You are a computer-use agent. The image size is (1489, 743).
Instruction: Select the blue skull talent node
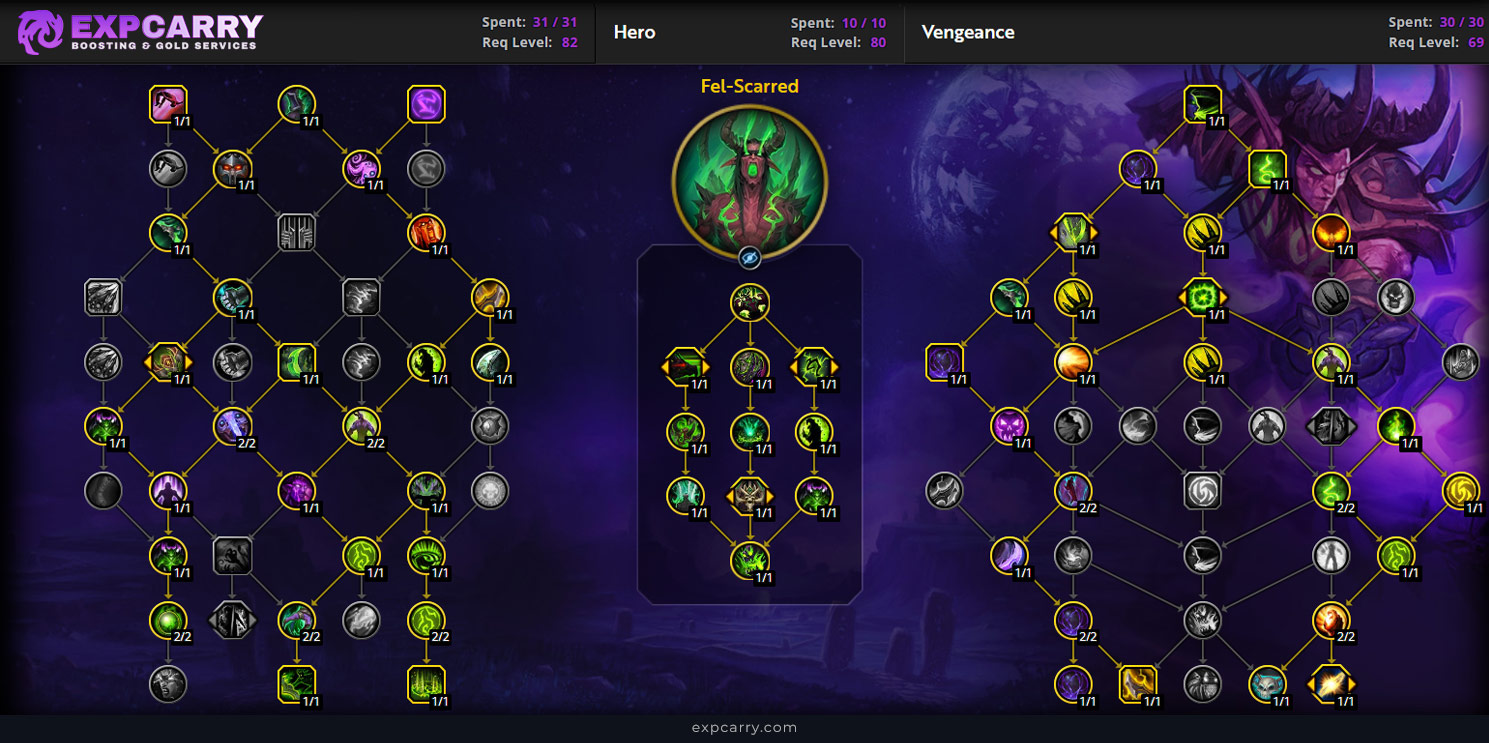click(x=1267, y=684)
